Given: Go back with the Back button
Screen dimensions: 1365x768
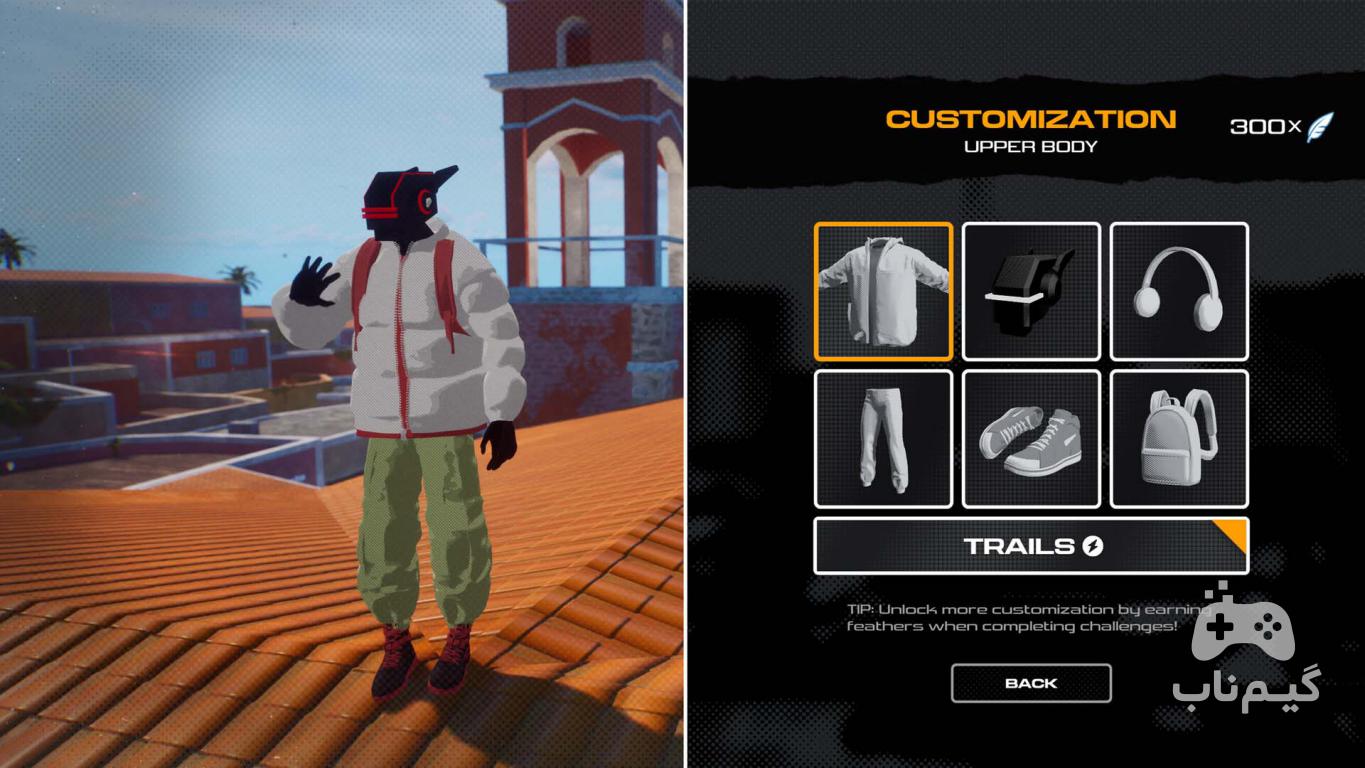Looking at the screenshot, I should pyautogui.click(x=1031, y=683).
